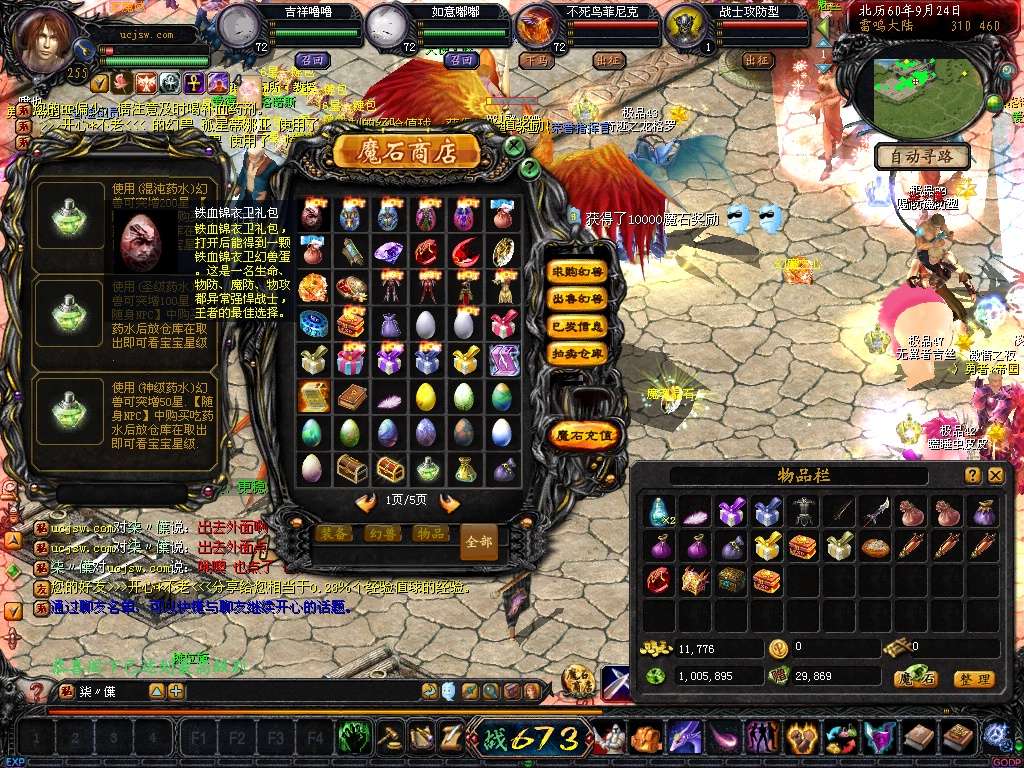Close the 魔石商店 shop window
The height and width of the screenshot is (768, 1024).
tap(514, 146)
